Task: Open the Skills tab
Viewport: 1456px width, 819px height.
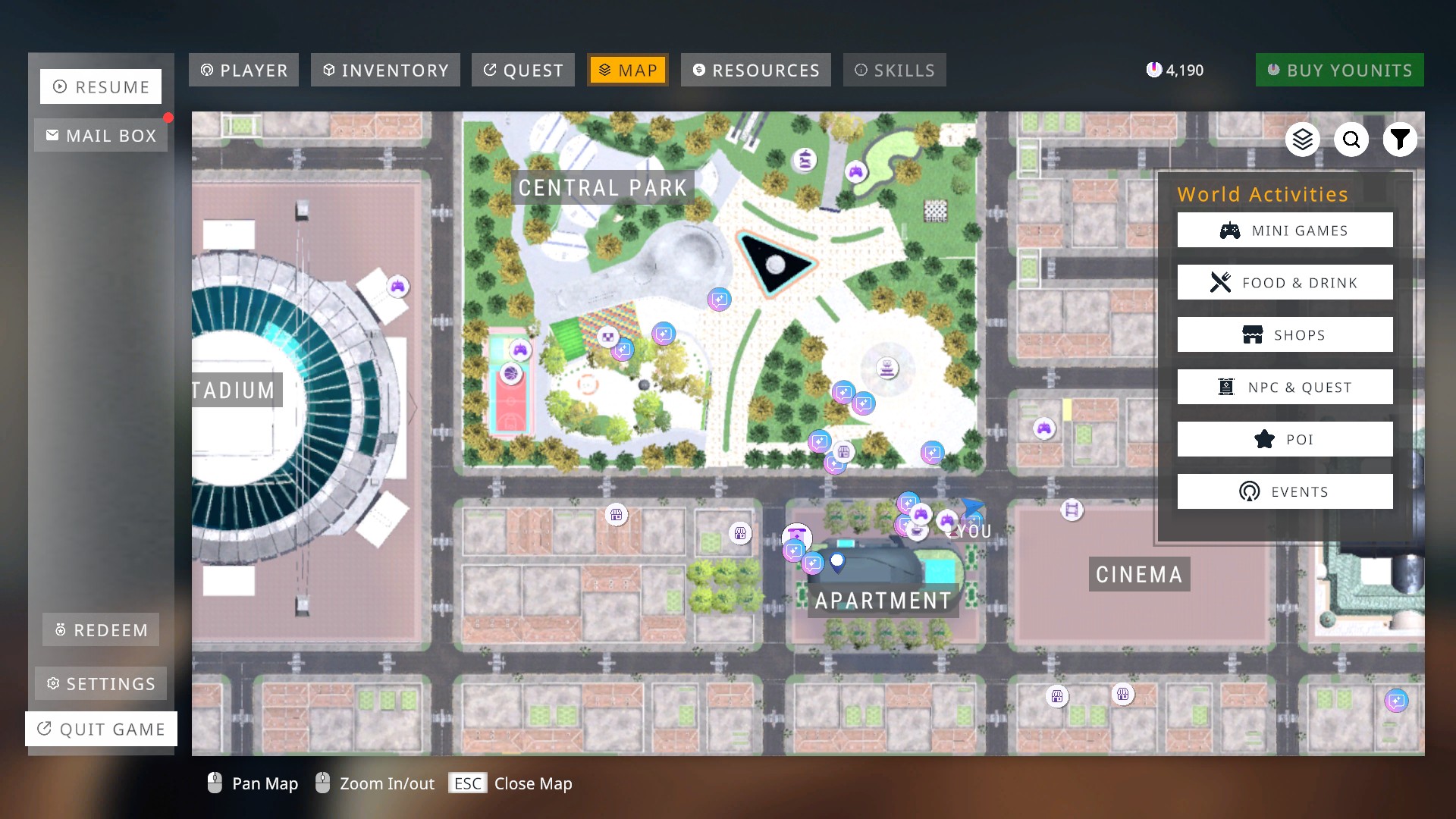Action: click(x=895, y=70)
